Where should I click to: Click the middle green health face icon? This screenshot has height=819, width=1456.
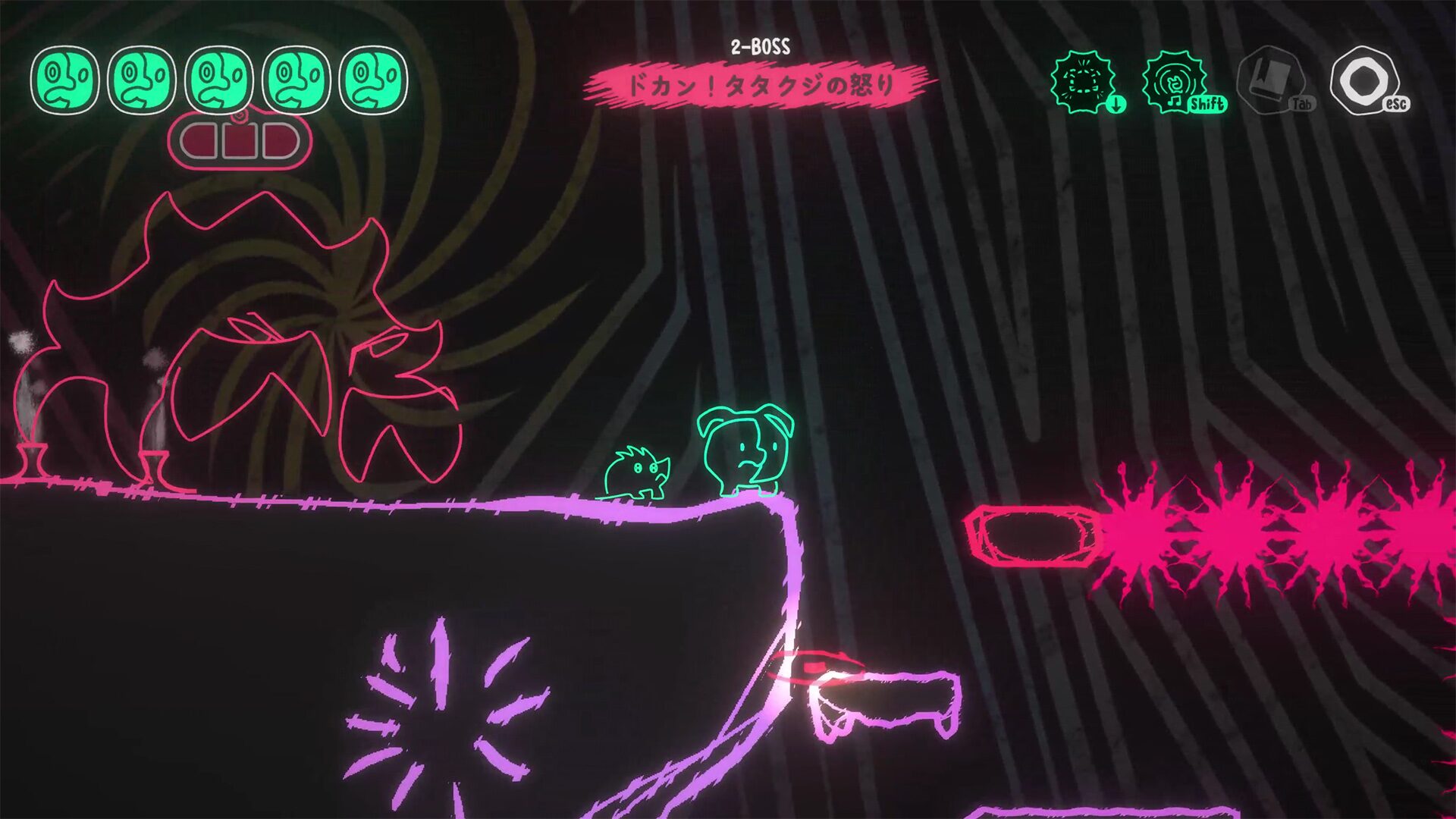point(220,79)
